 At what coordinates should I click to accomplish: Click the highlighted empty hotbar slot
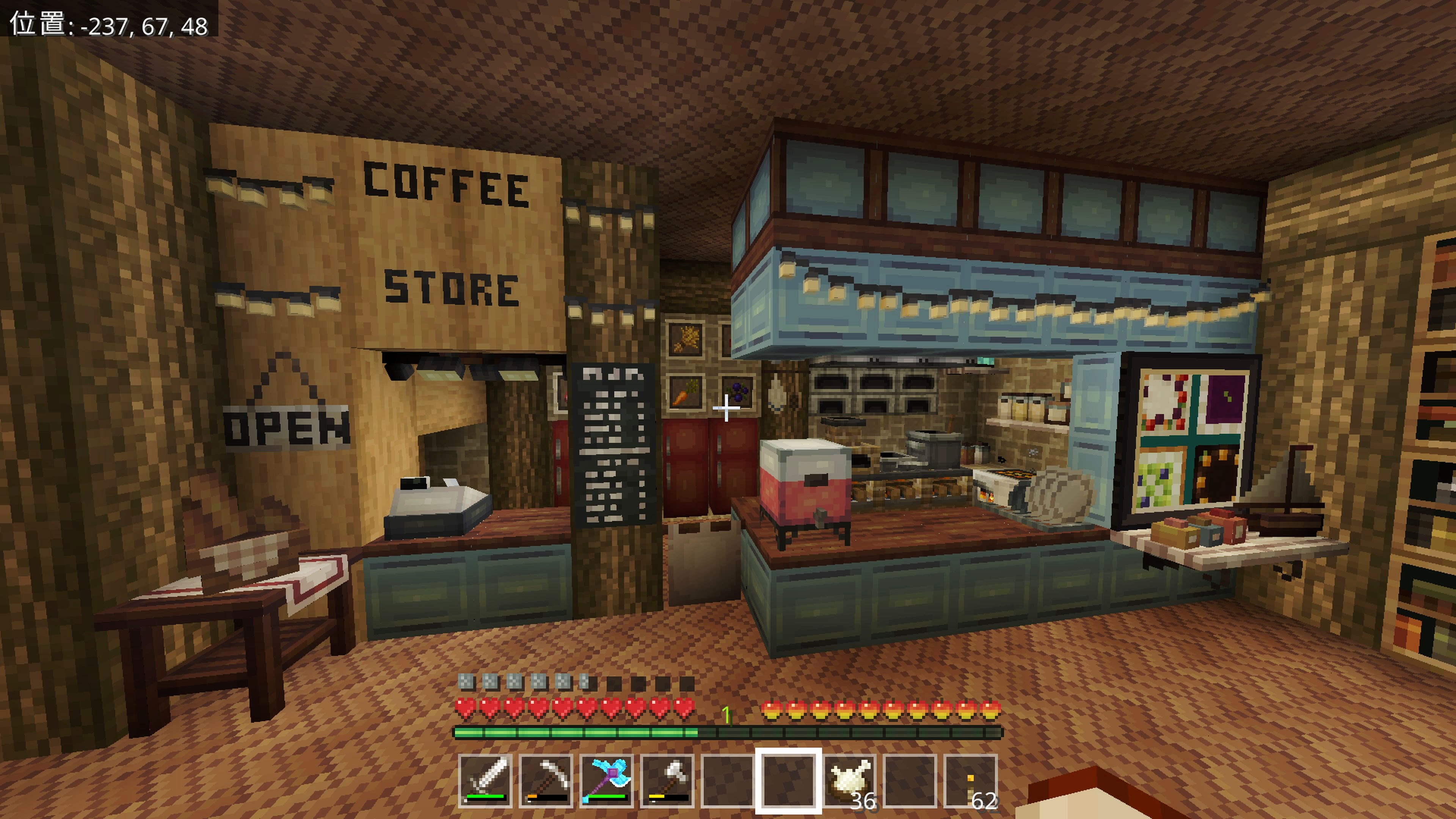(x=789, y=781)
